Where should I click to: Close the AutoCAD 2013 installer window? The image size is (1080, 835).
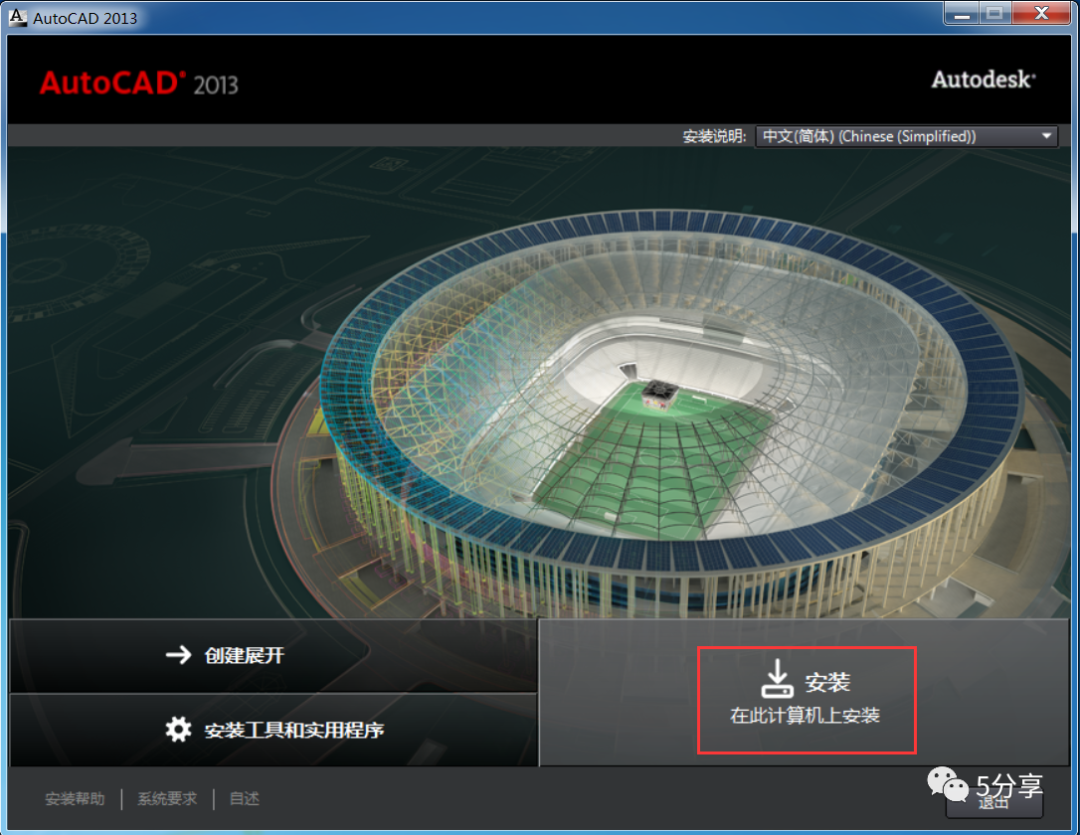pos(1039,14)
